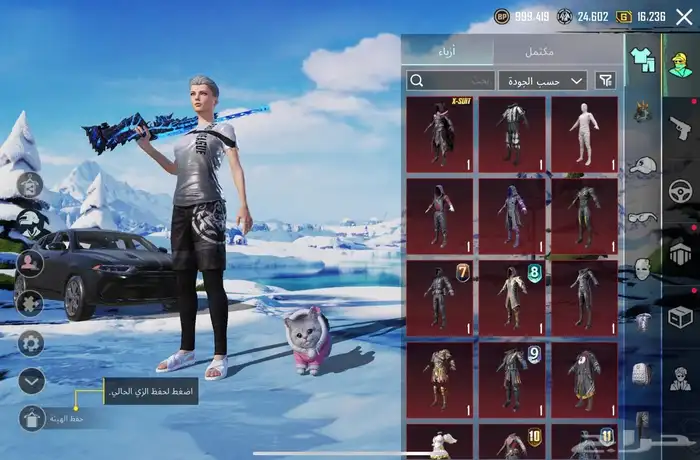This screenshot has width=700, height=460.
Task: Pick the outfit with the level 9 badge
Action: pos(512,378)
